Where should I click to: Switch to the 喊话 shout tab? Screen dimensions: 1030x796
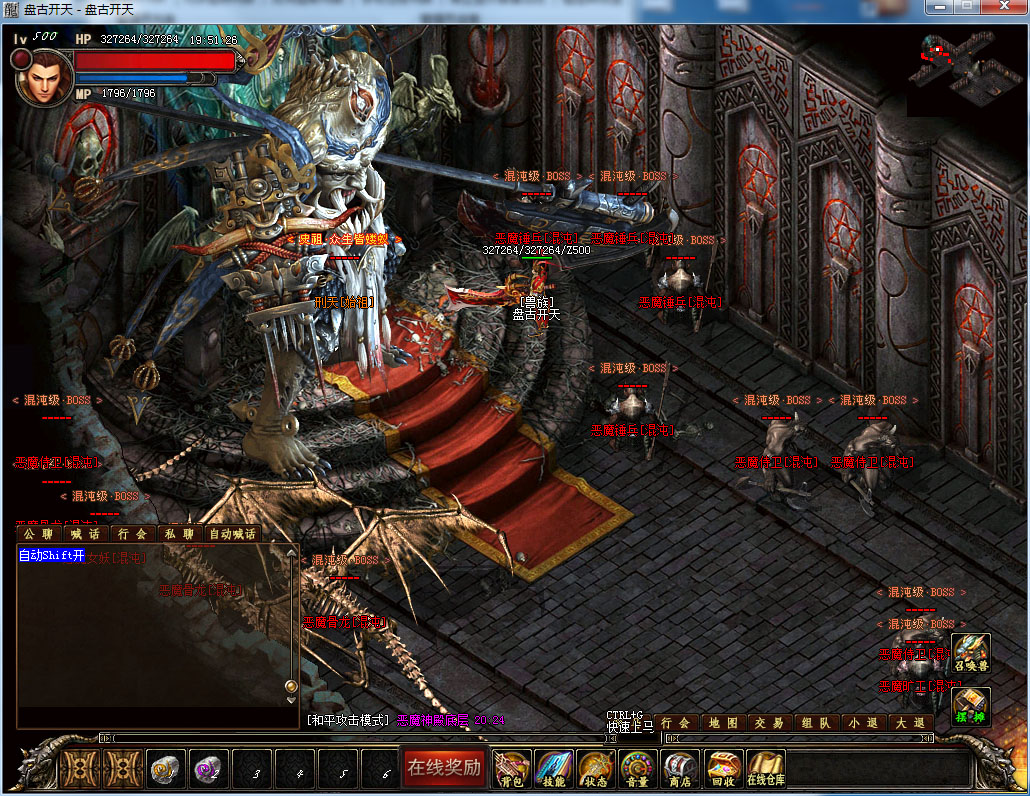pyautogui.click(x=84, y=534)
